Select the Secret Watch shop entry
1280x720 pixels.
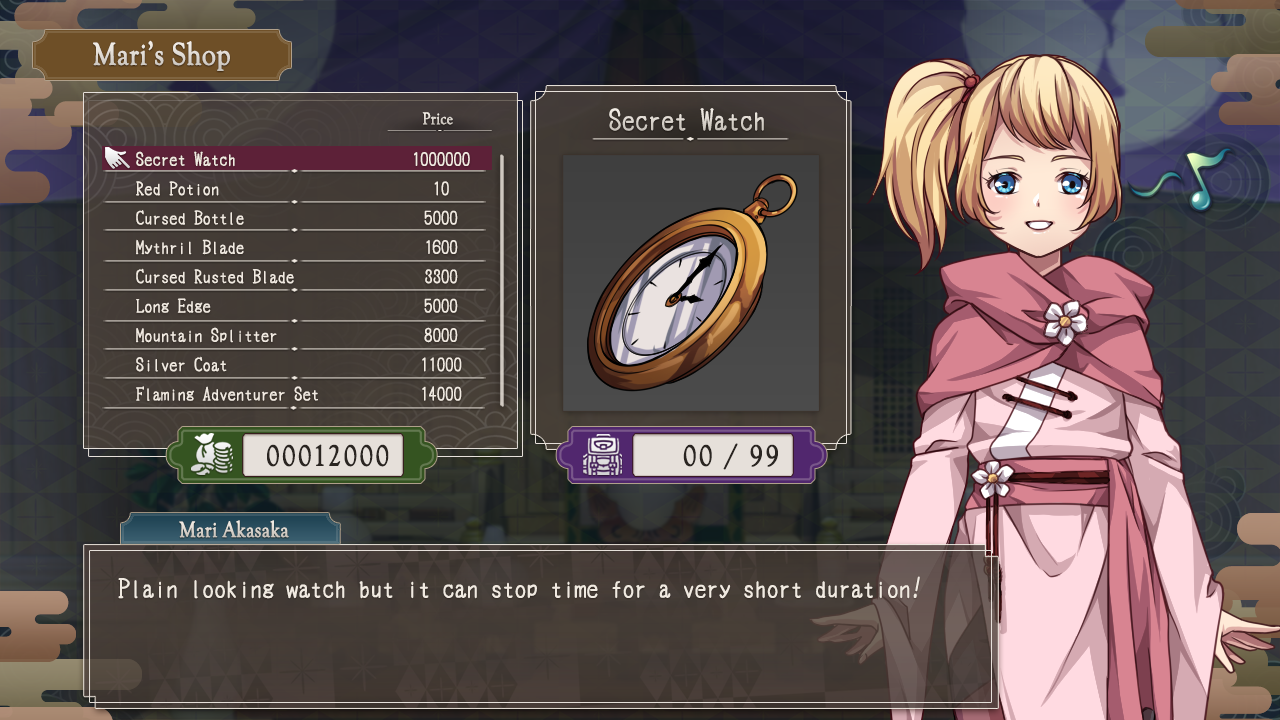click(x=298, y=160)
